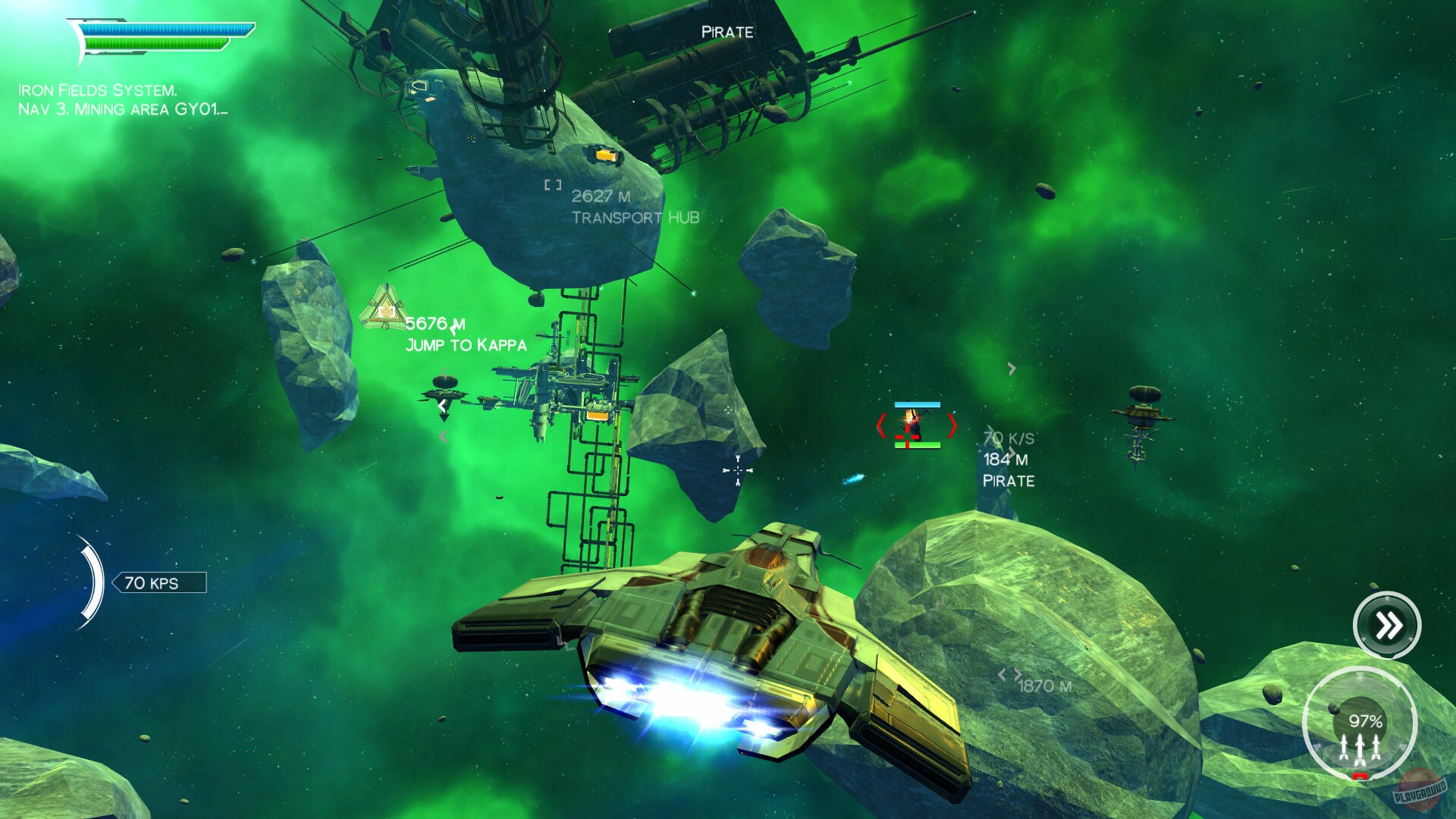
Task: Select the red Pirate target brackets
Action: point(915,425)
